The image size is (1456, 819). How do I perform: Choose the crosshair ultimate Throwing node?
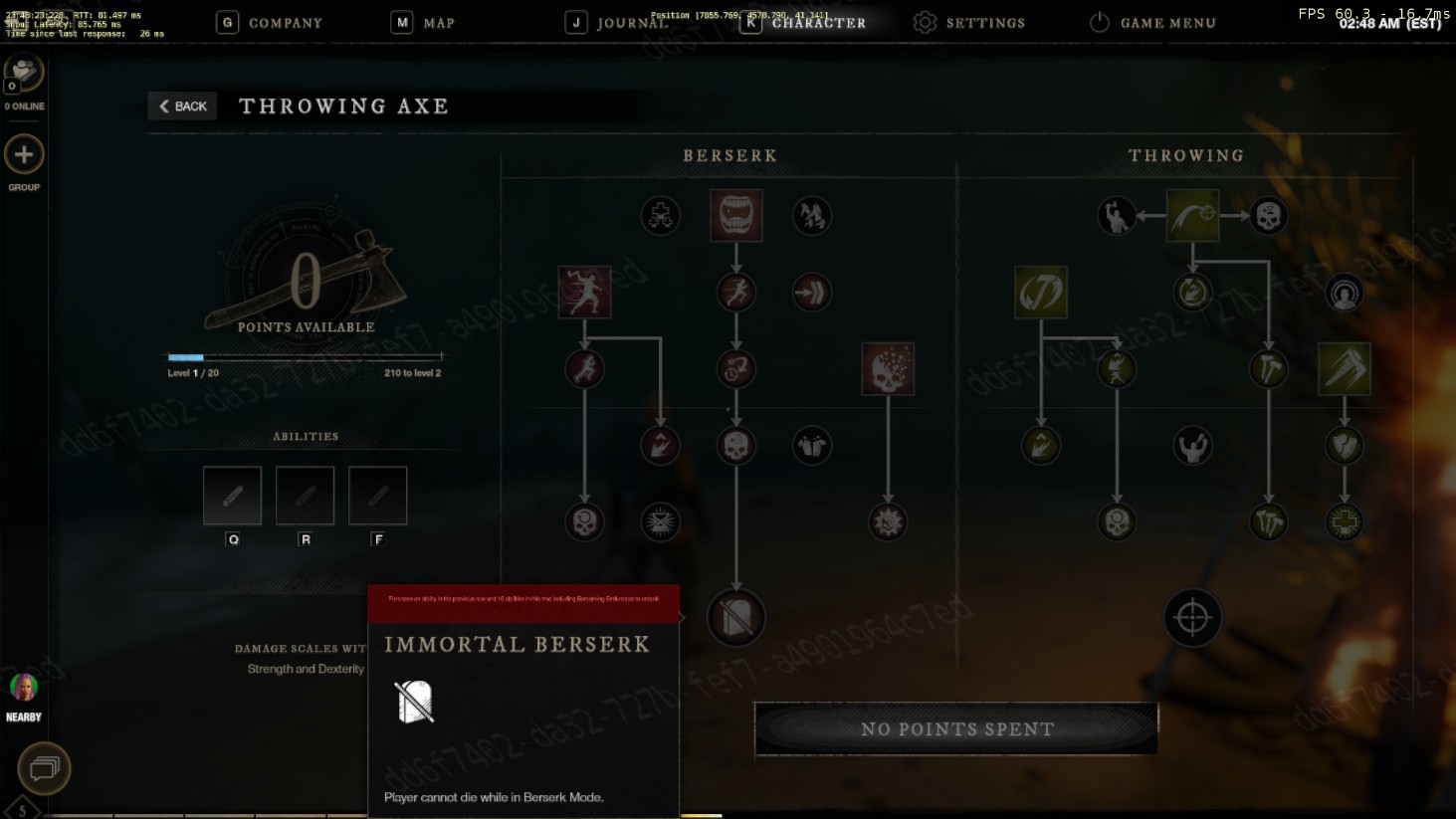pos(1192,618)
